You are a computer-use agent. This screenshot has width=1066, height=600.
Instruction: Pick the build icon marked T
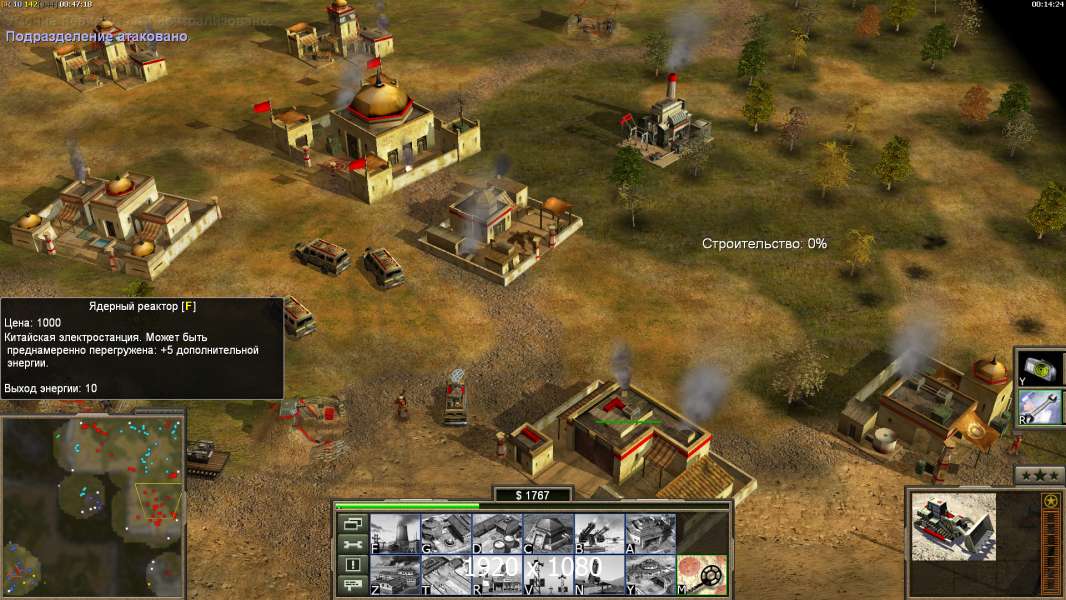tap(446, 575)
